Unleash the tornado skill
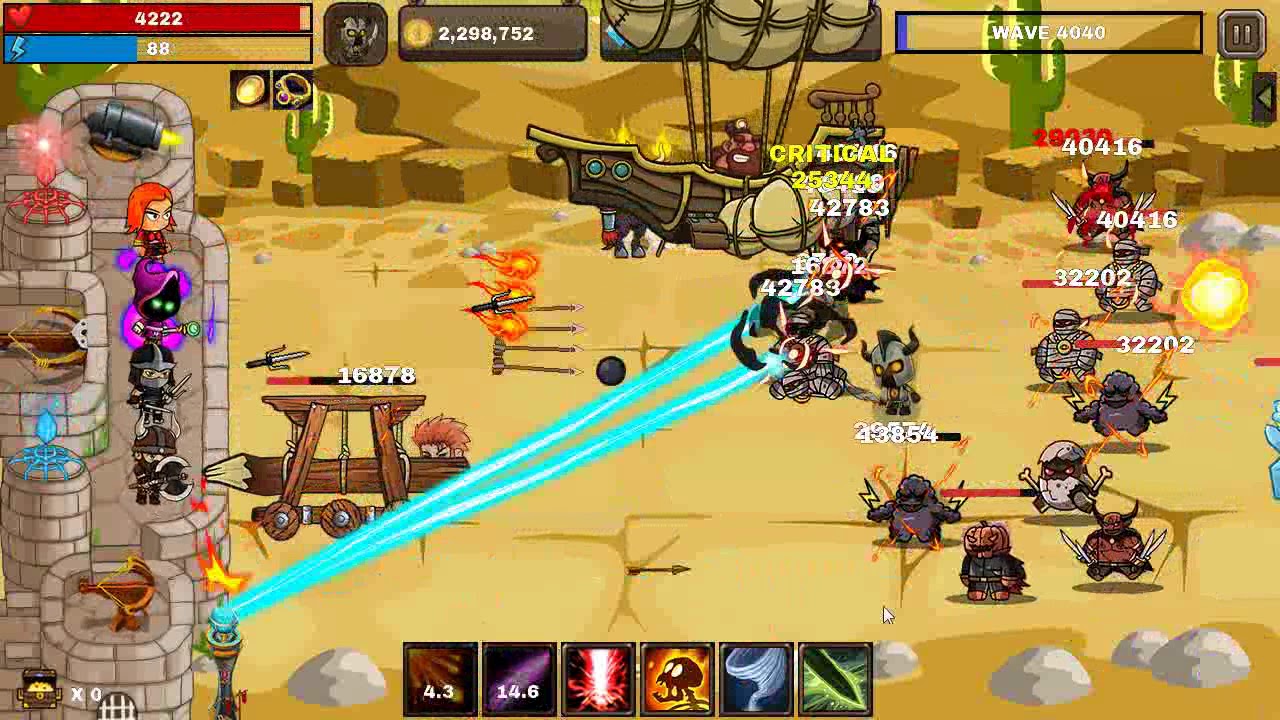The height and width of the screenshot is (720, 1280). 756,680
